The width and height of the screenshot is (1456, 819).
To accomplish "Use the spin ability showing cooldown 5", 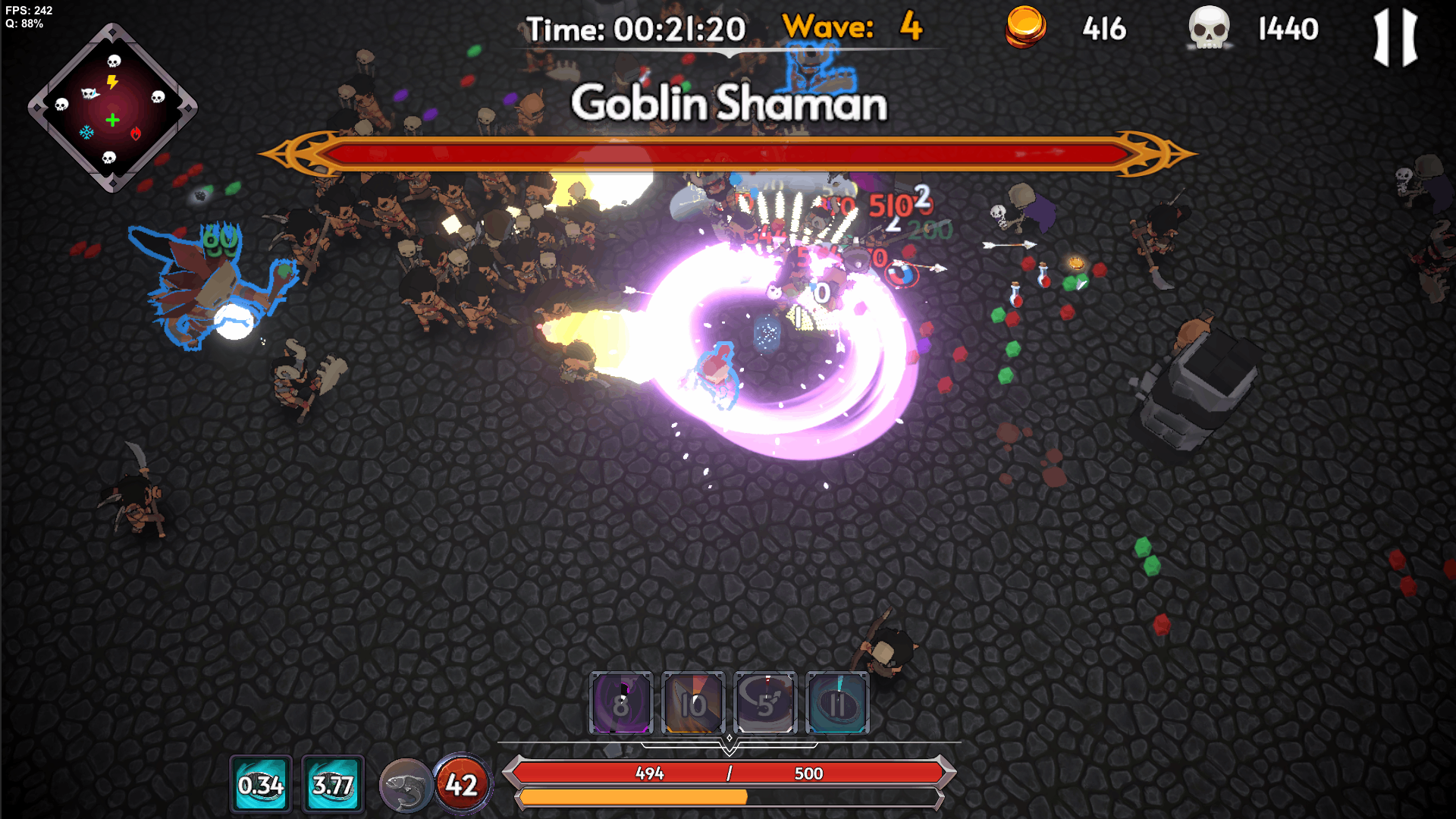I will point(765,703).
